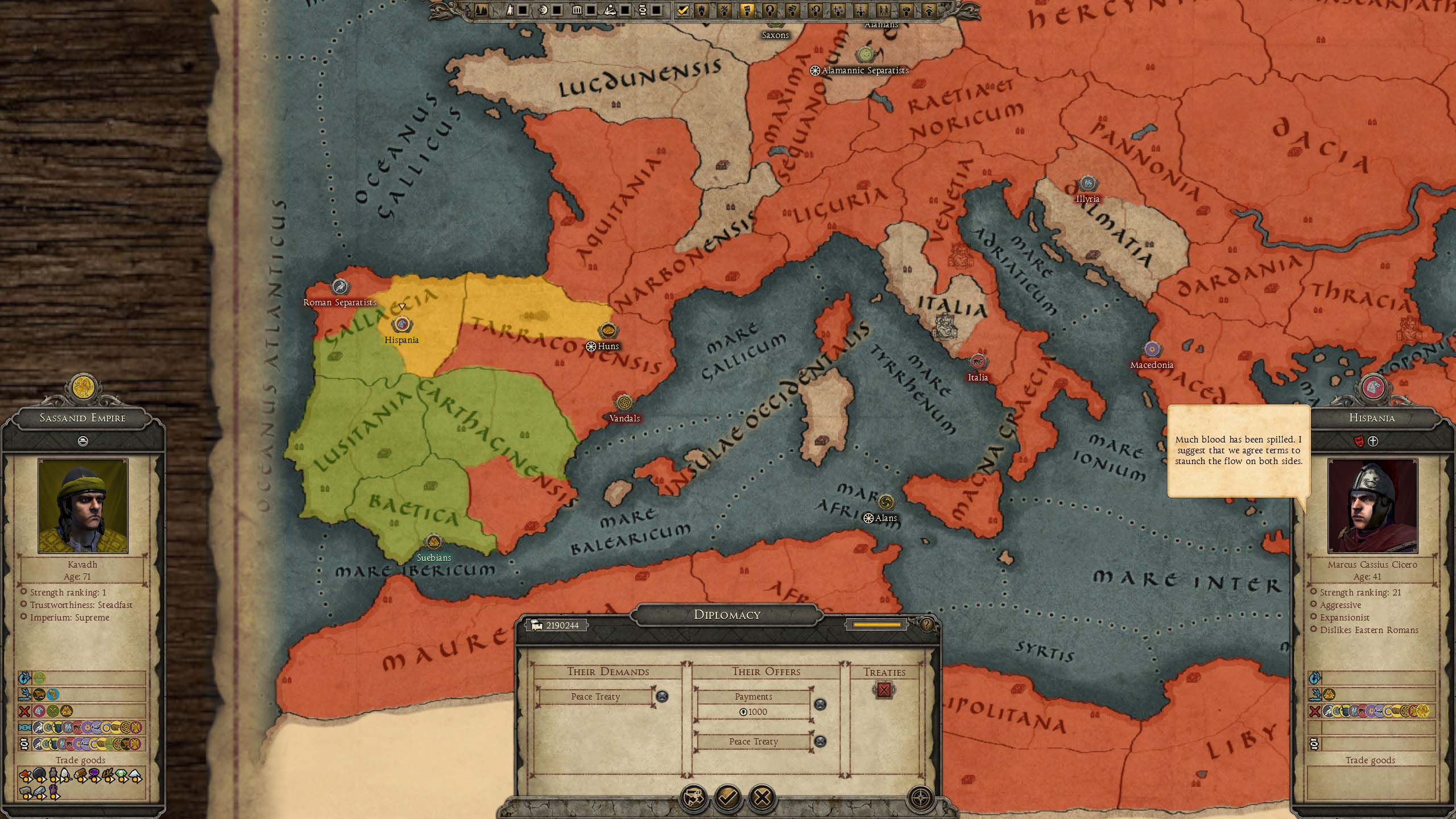Image resolution: width=1456 pixels, height=819 pixels.
Task: Click Kavadh's leader portrait
Action: point(83,506)
